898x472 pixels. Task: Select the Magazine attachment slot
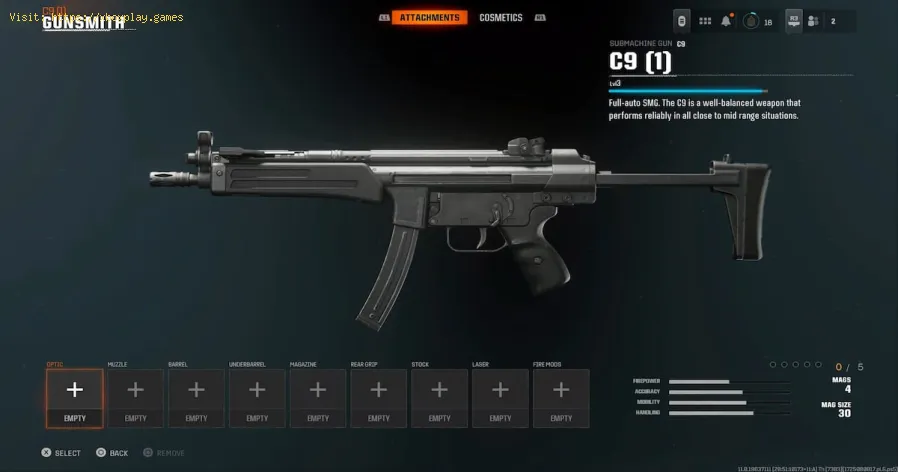(318, 398)
